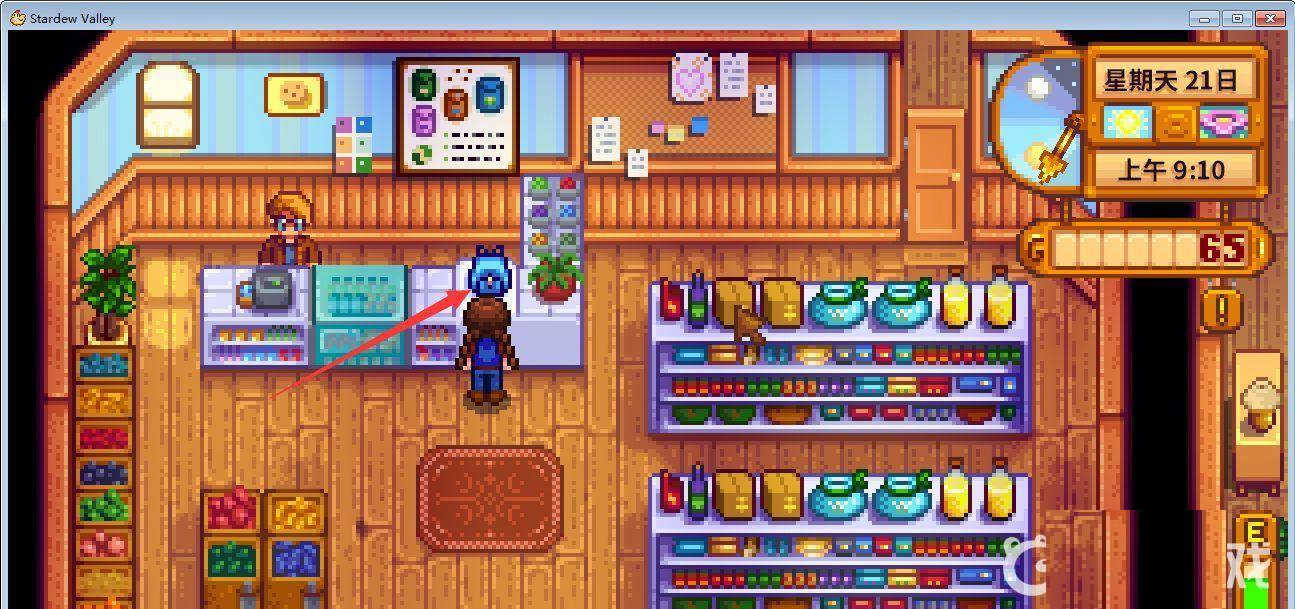Close the Stardew Valley window

[x=1268, y=18]
